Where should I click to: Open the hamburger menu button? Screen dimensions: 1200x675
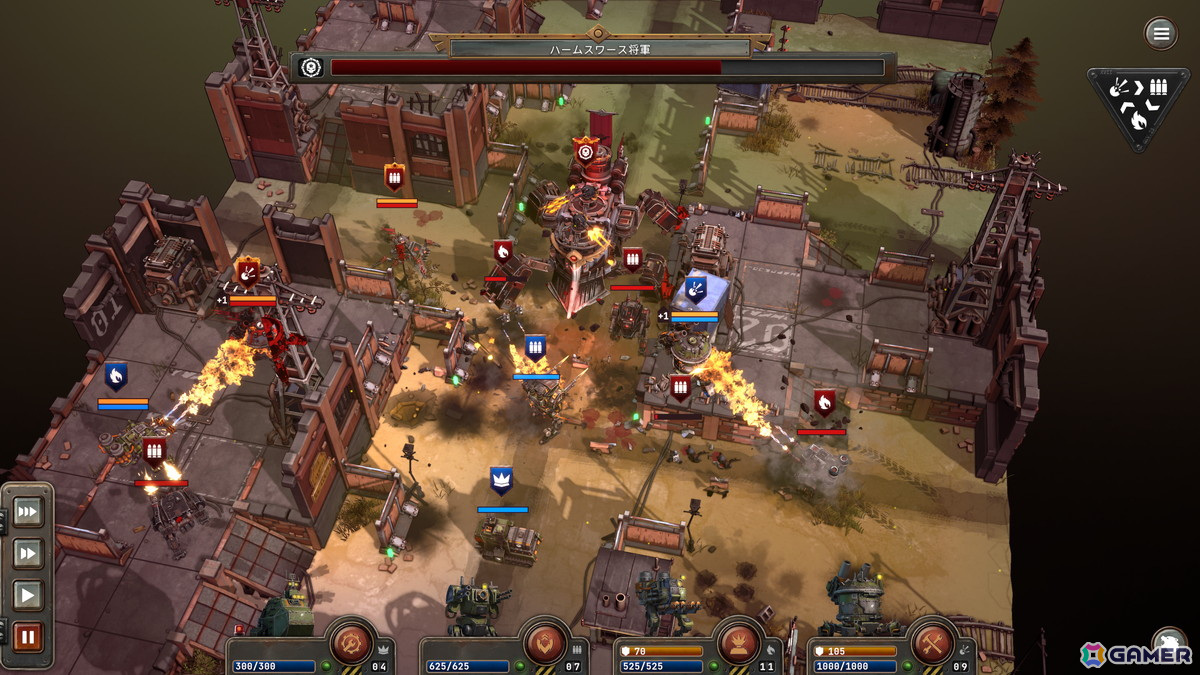(x=1160, y=33)
